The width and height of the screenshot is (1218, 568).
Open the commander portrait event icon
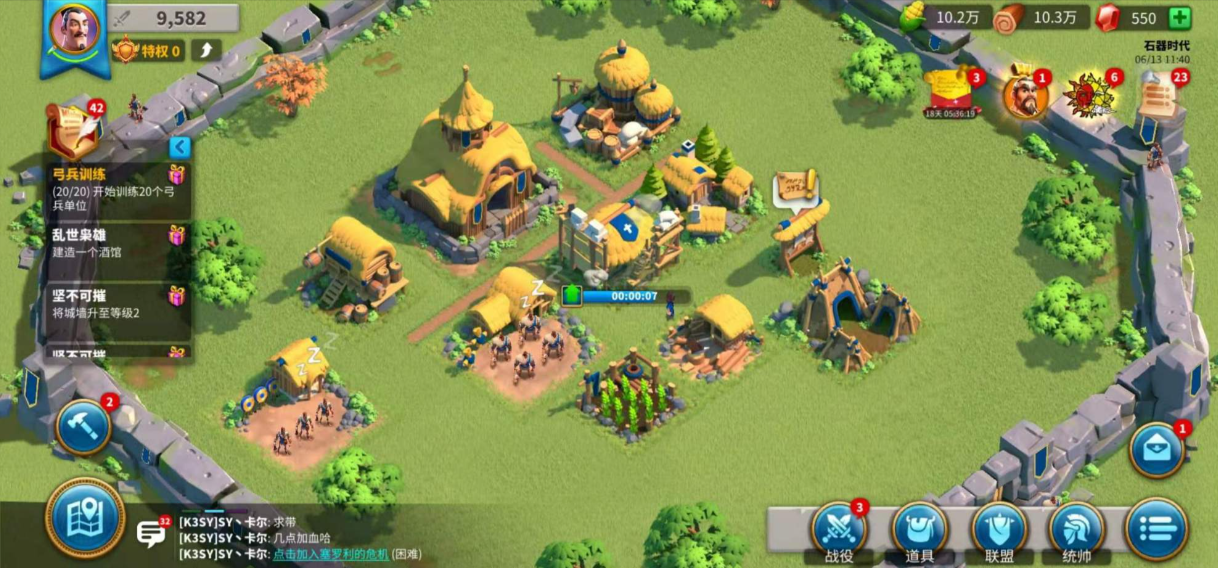point(1025,96)
